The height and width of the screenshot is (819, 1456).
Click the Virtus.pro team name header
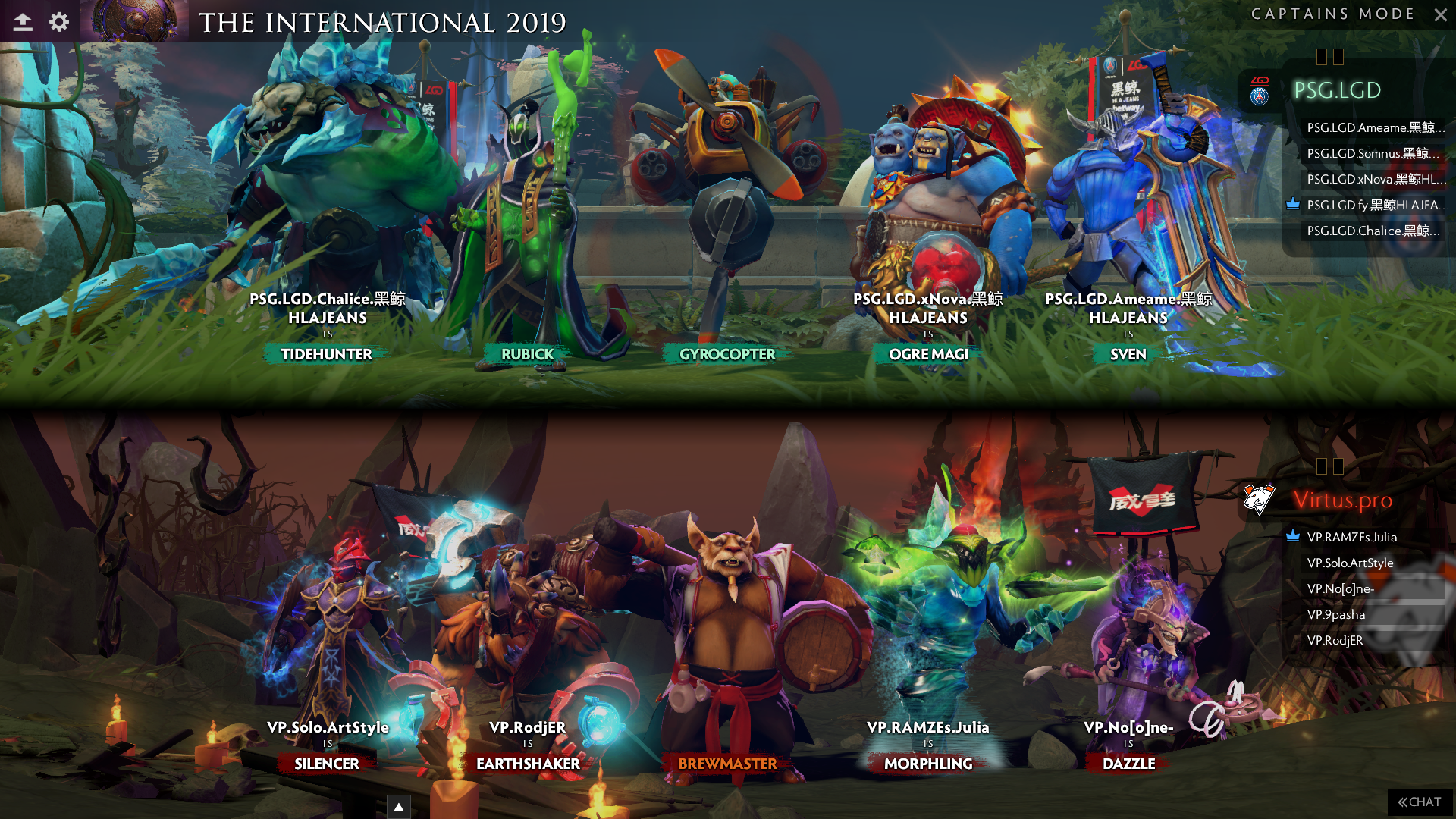pos(1342,500)
